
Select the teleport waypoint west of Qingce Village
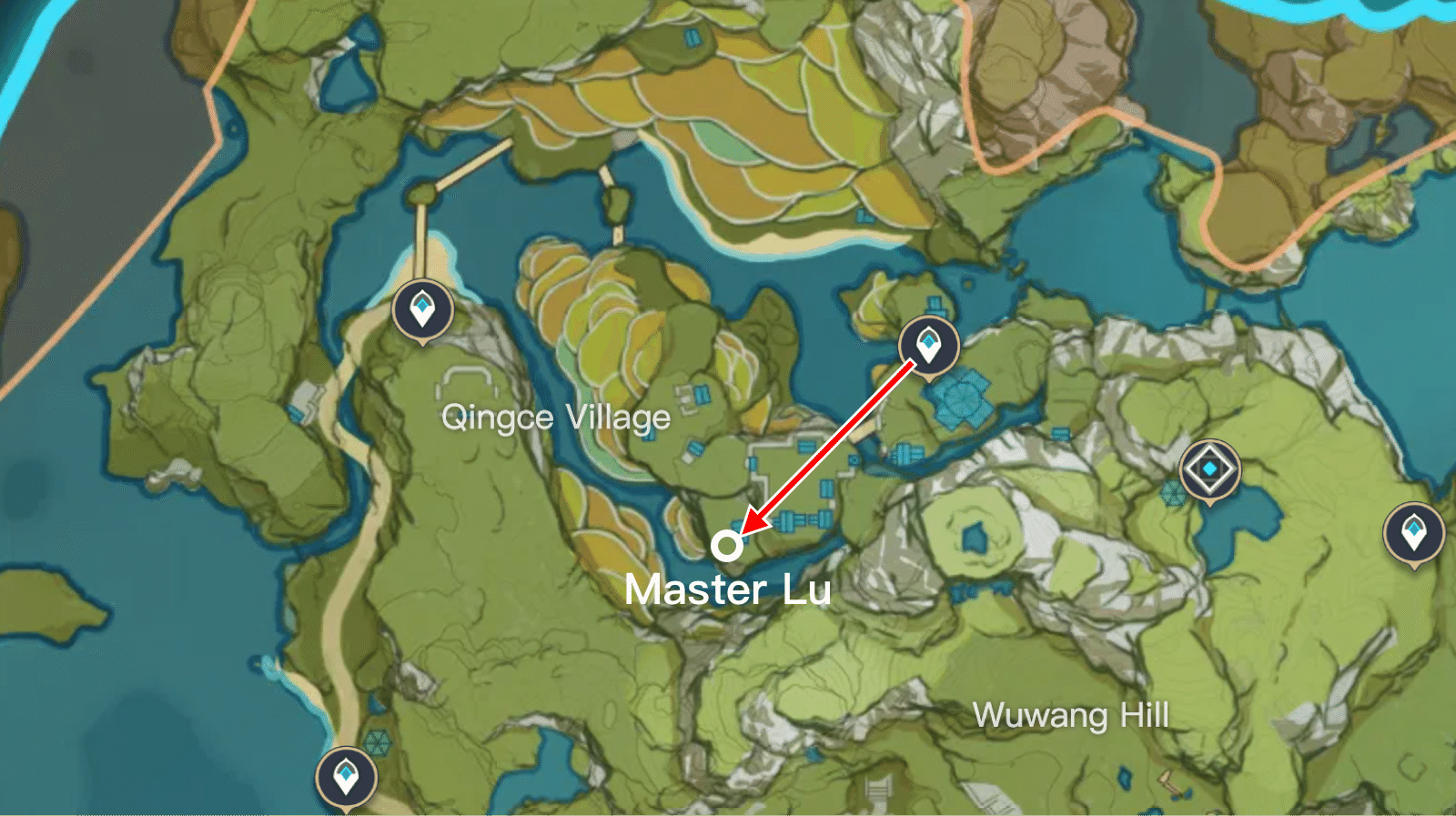coord(420,309)
